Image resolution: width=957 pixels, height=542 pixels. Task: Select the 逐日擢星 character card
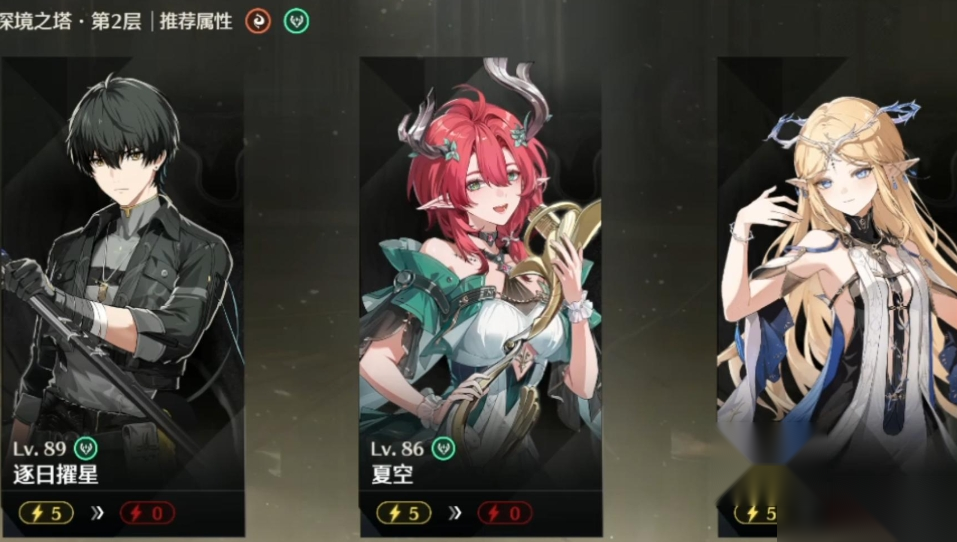(x=123, y=290)
